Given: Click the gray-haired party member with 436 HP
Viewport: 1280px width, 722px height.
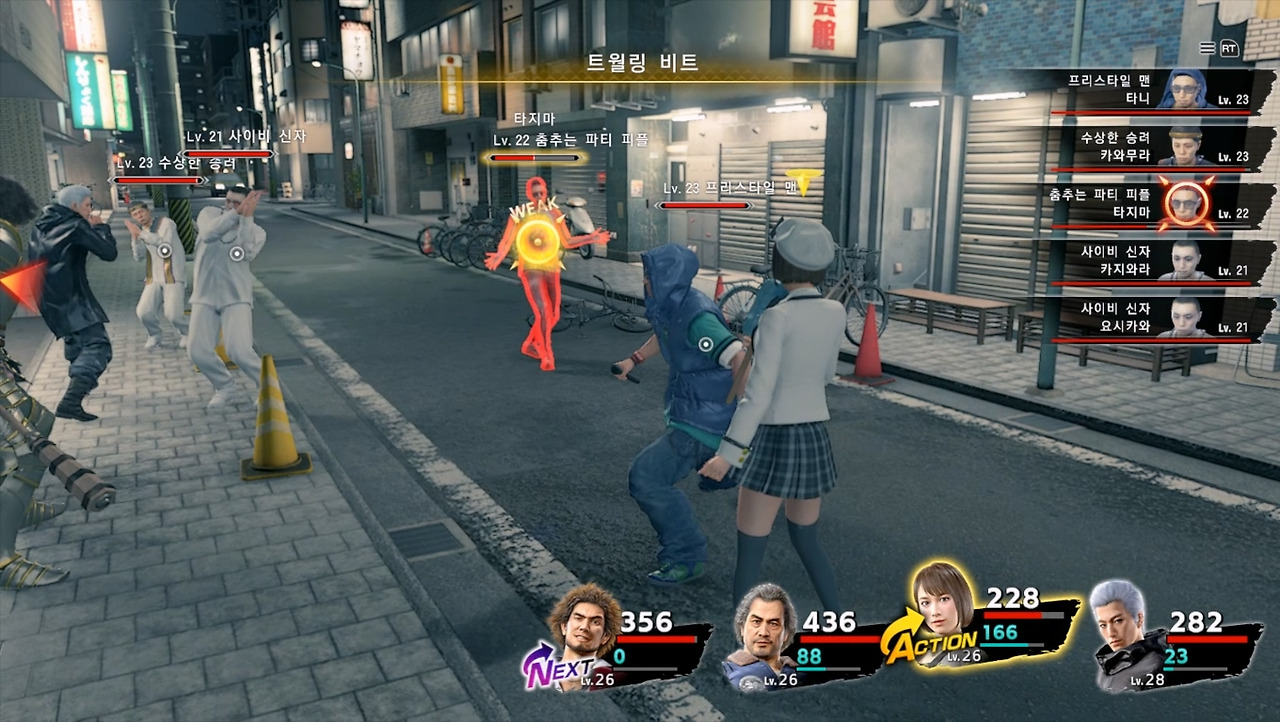Looking at the screenshot, I should tap(765, 635).
